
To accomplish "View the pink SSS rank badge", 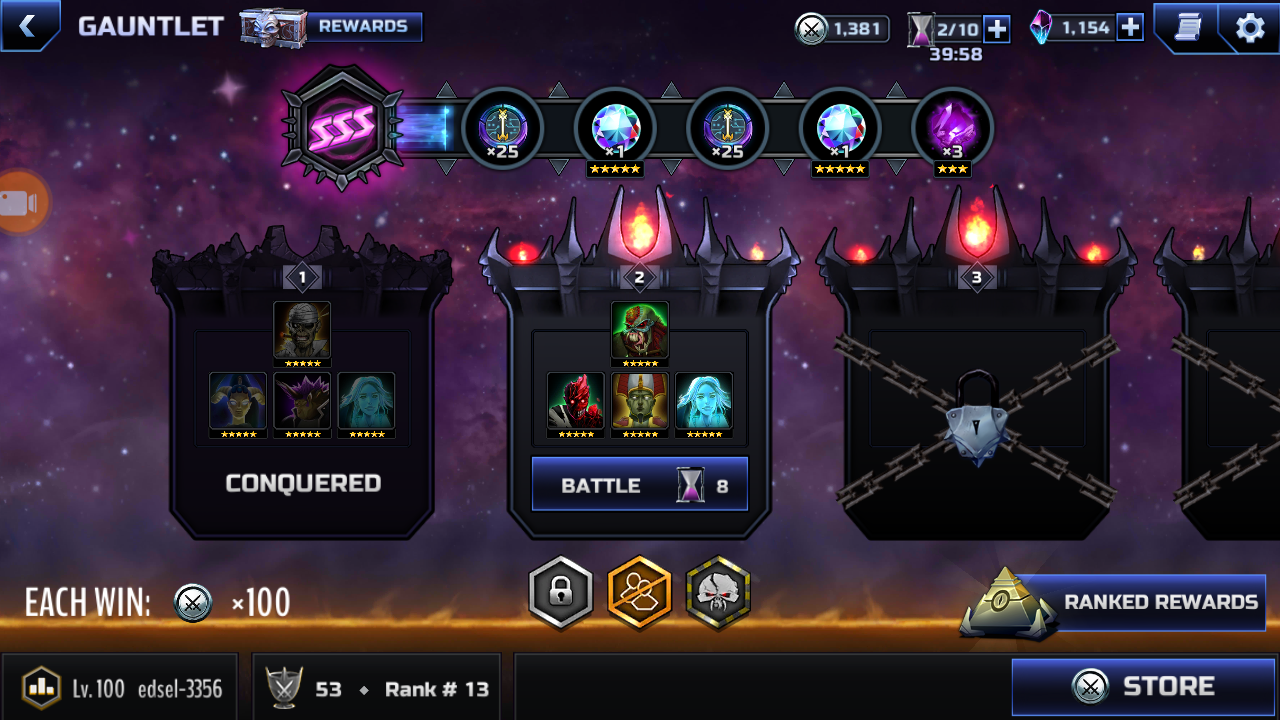I will click(343, 127).
